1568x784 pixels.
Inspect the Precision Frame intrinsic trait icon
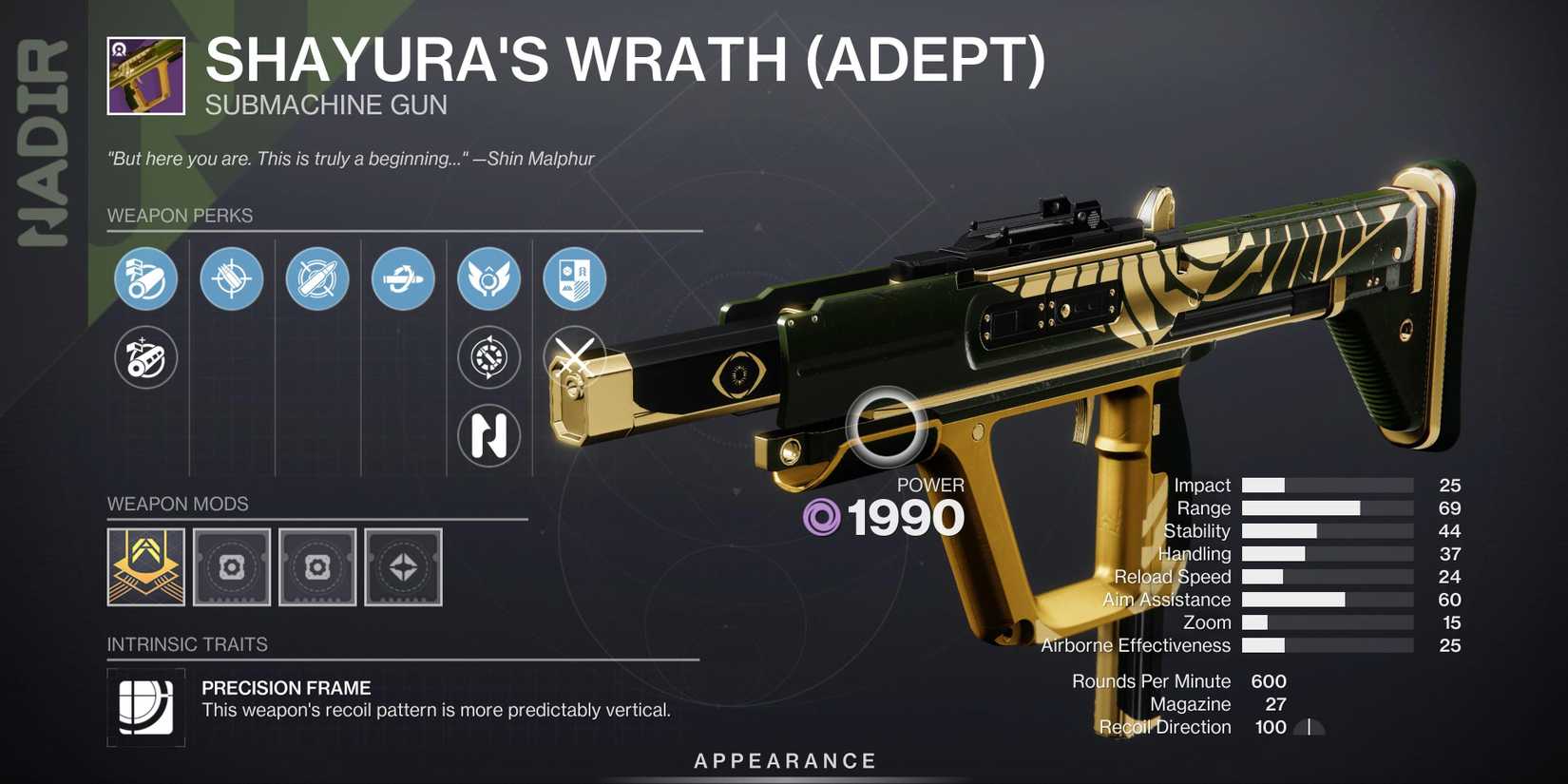pos(145,707)
